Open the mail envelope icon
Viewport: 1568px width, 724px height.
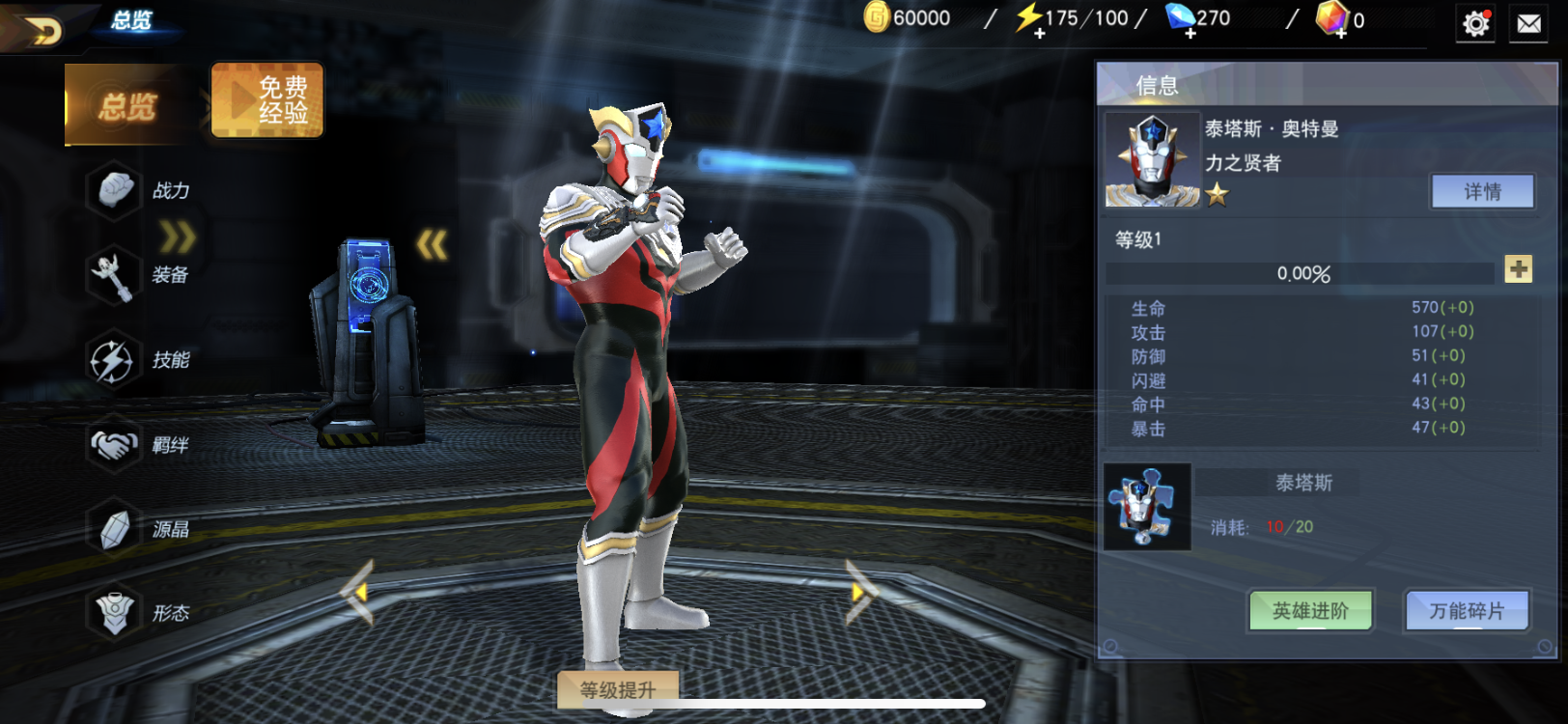(1529, 23)
